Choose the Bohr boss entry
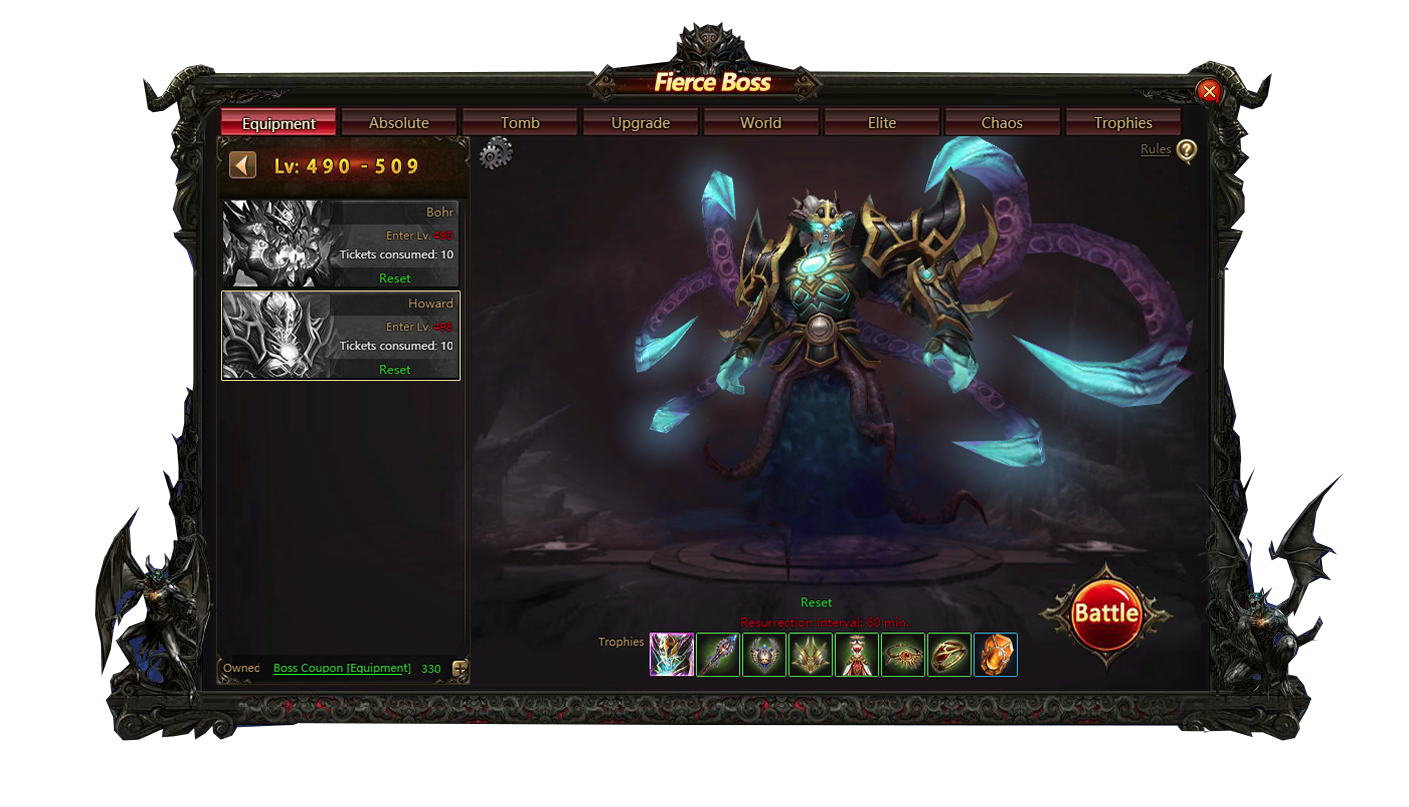 [x=340, y=244]
